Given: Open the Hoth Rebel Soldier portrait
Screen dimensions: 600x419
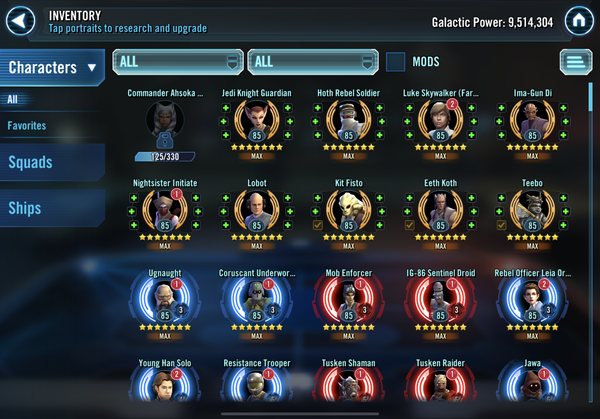Looking at the screenshot, I should (348, 124).
